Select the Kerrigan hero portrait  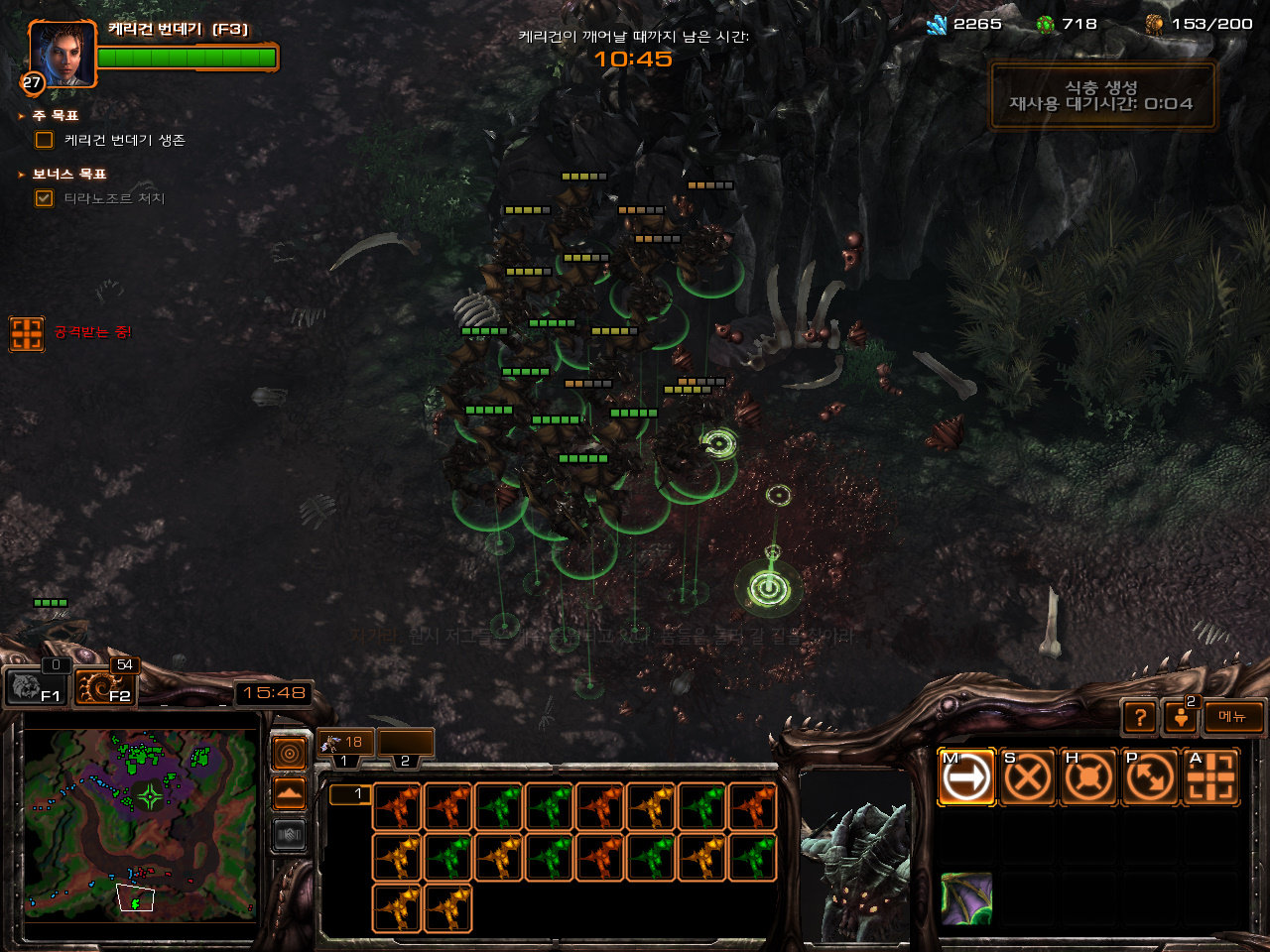(63, 55)
